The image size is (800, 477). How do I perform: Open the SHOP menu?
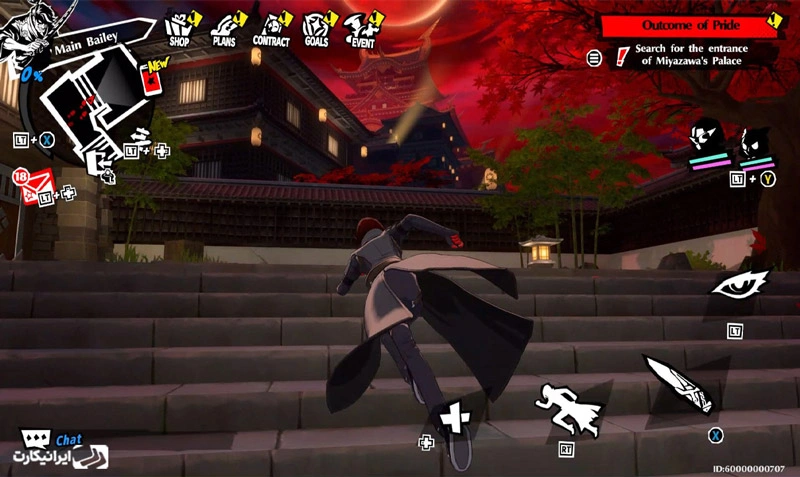click(x=179, y=28)
